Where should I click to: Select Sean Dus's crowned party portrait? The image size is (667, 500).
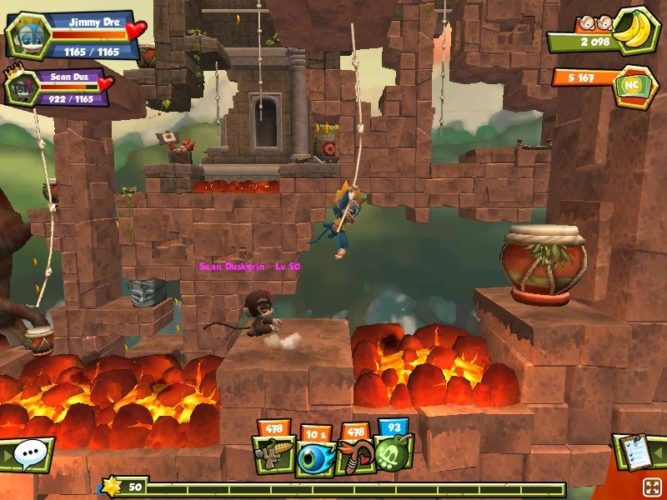point(21,88)
